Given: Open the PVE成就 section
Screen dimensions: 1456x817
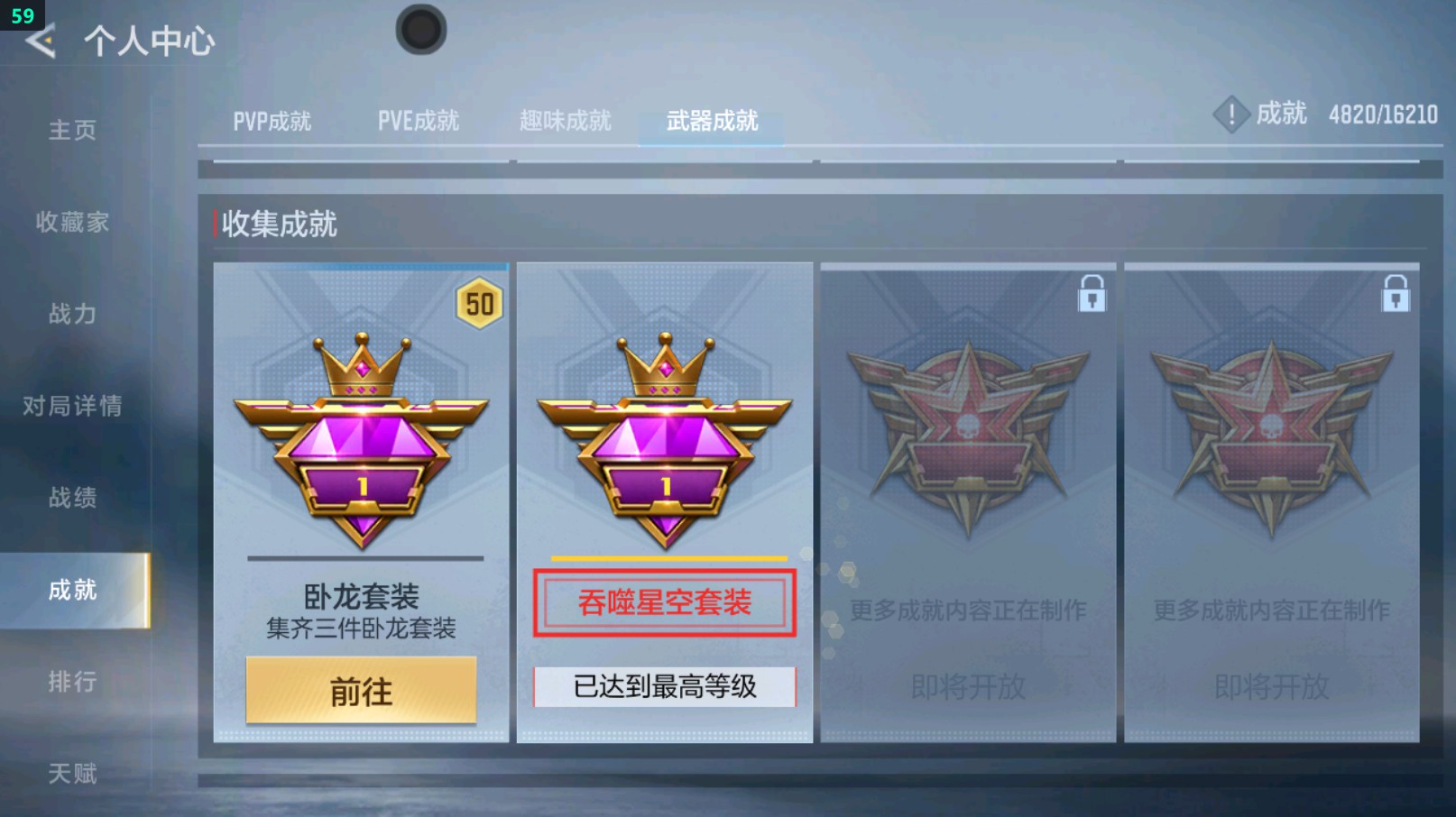Looking at the screenshot, I should pos(420,120).
